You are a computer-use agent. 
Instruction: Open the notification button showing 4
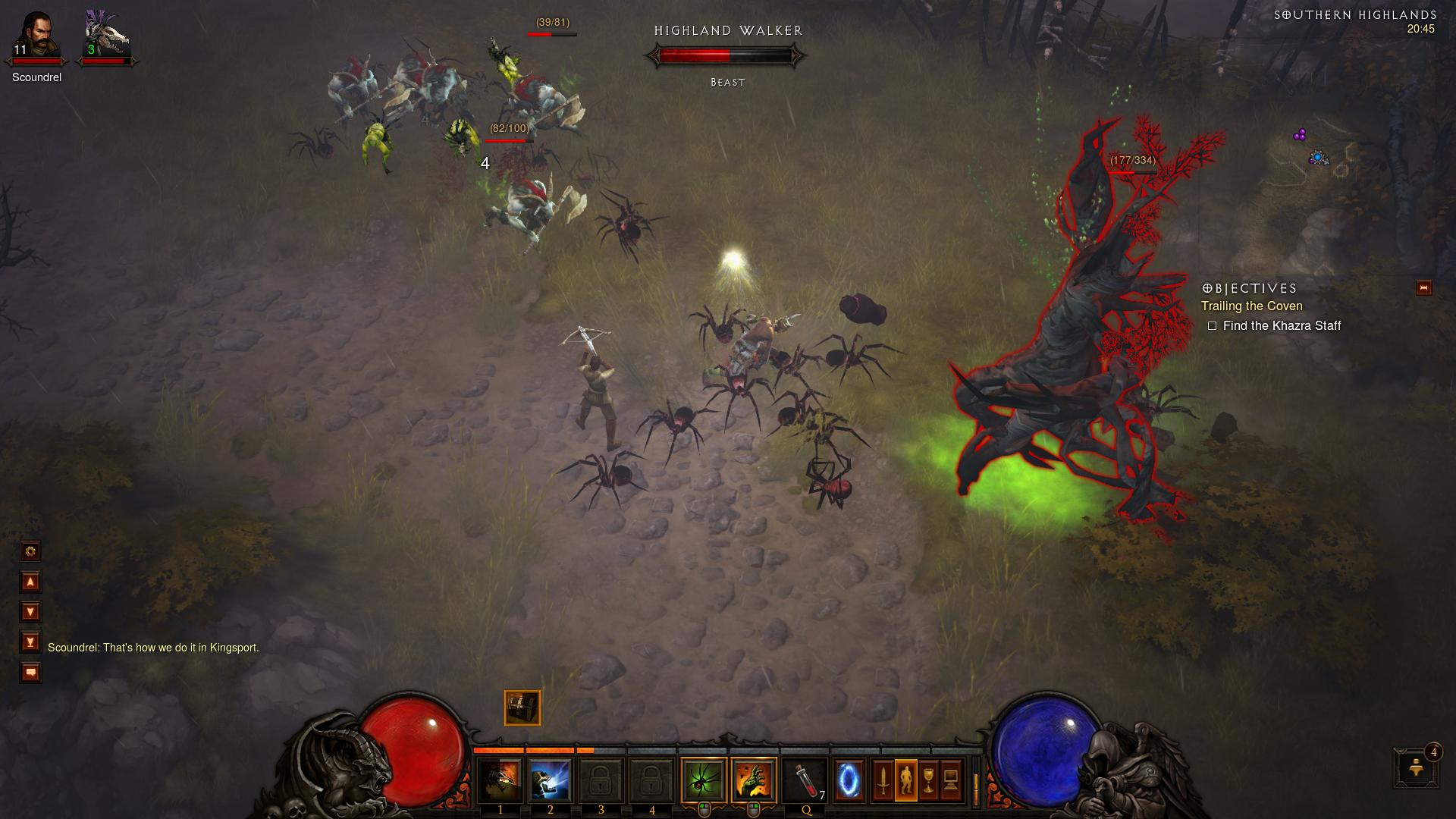click(x=1416, y=767)
